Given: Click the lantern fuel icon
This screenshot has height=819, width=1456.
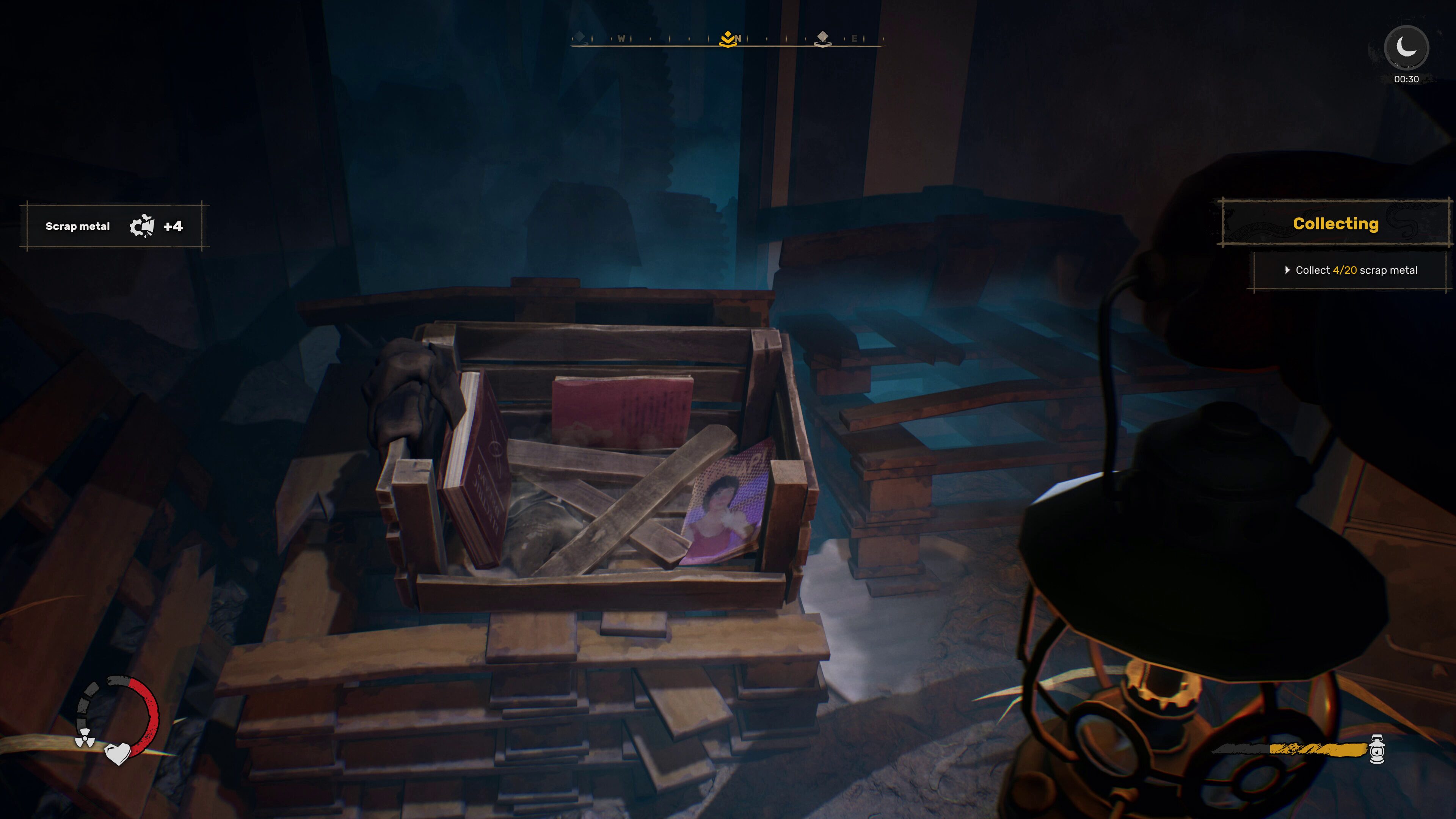Looking at the screenshot, I should pyautogui.click(x=1378, y=749).
